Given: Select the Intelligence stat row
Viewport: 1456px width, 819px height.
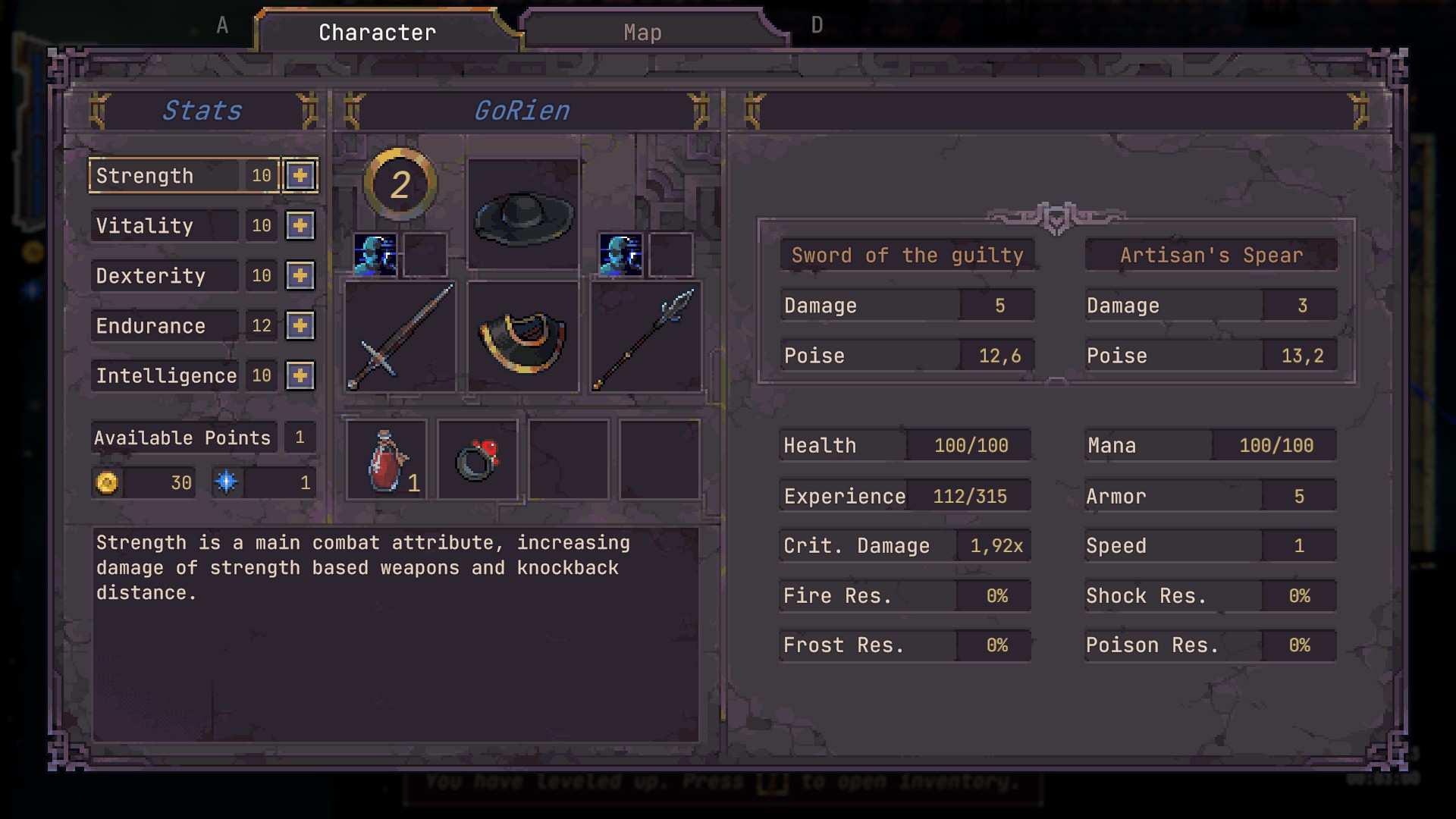Looking at the screenshot, I should [x=165, y=375].
